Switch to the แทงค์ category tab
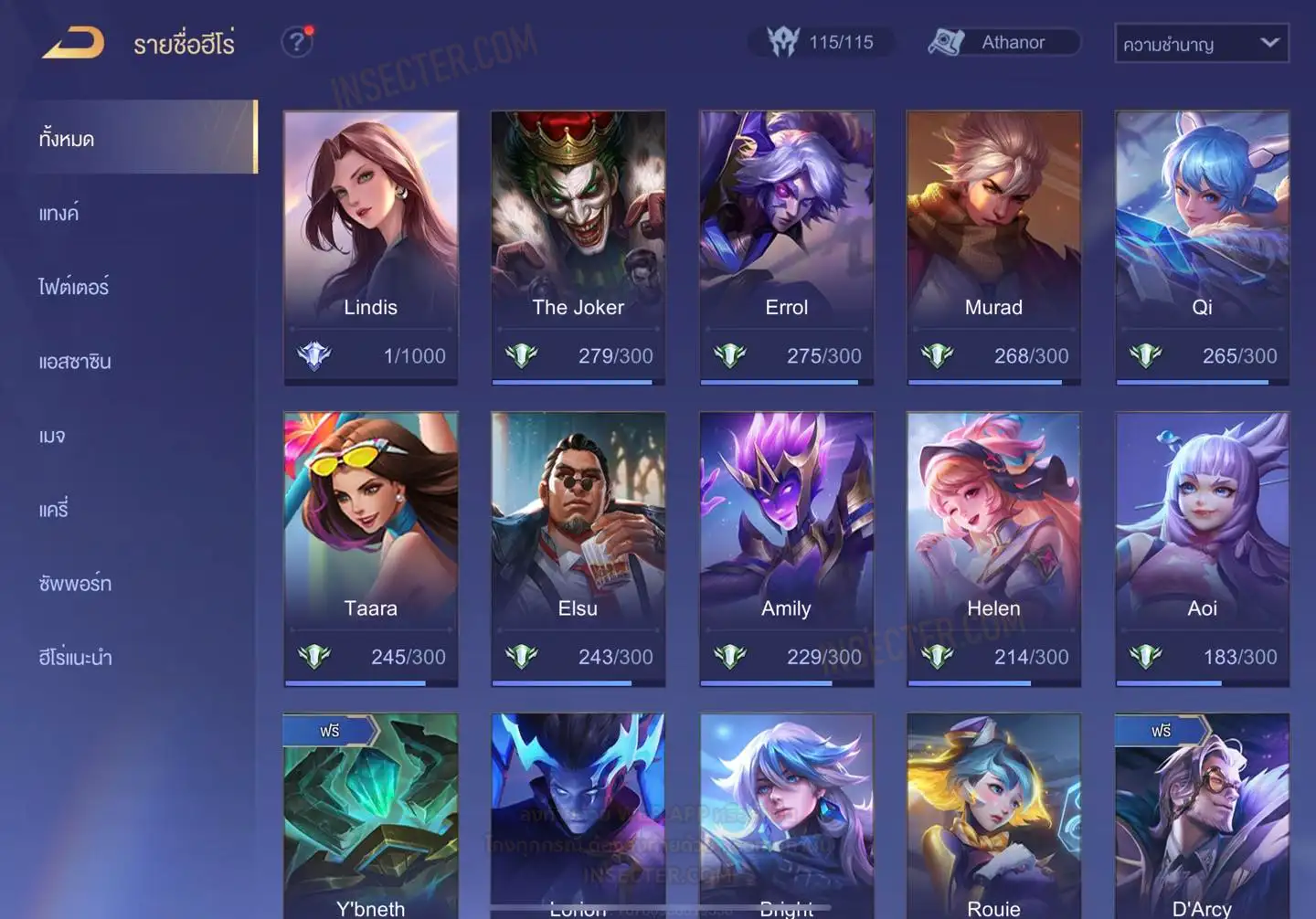Viewport: 1316px width, 919px height. click(59, 214)
